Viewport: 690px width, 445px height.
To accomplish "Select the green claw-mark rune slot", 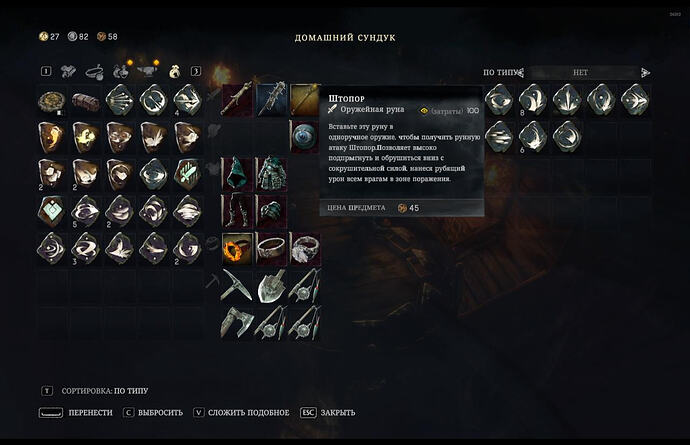I will coord(189,173).
